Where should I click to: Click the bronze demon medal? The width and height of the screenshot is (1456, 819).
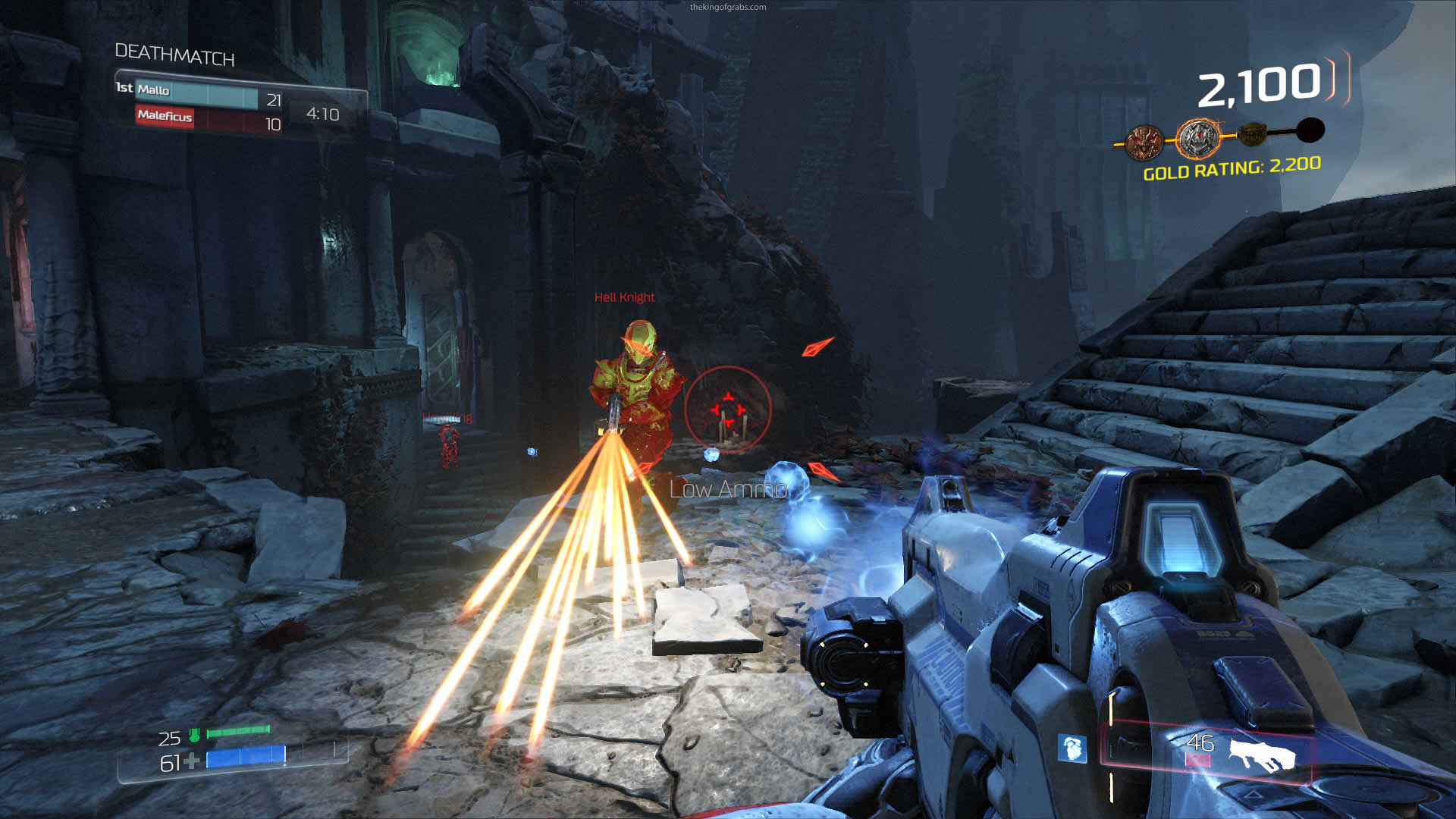coord(1144,143)
